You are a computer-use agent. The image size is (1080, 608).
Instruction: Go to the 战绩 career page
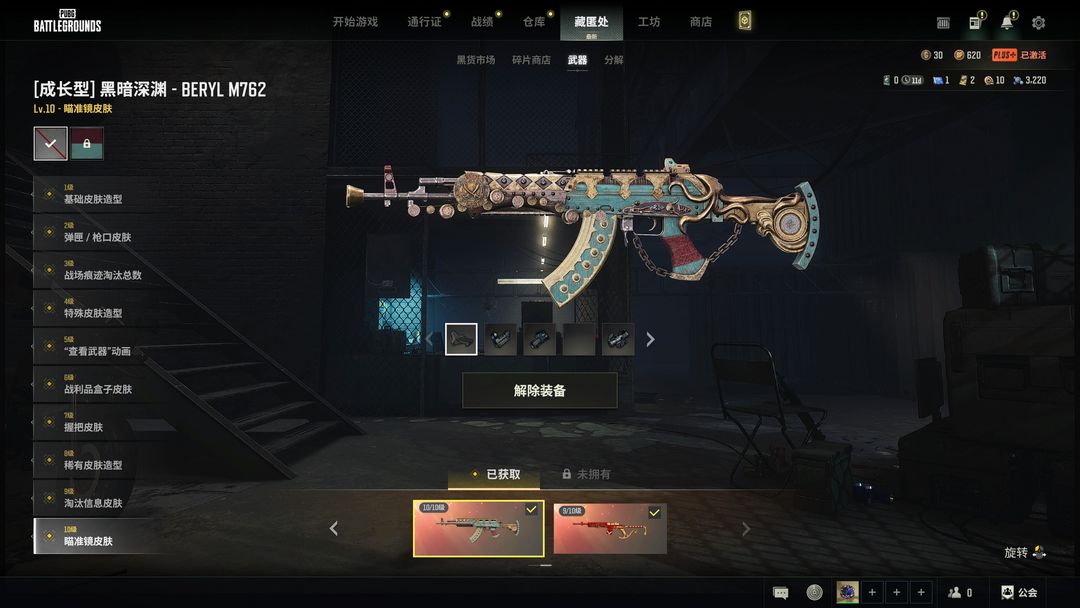[482, 22]
